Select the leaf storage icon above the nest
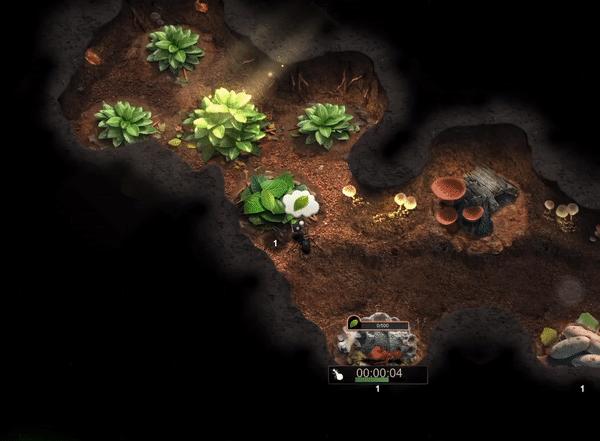The image size is (600, 441). click(354, 322)
